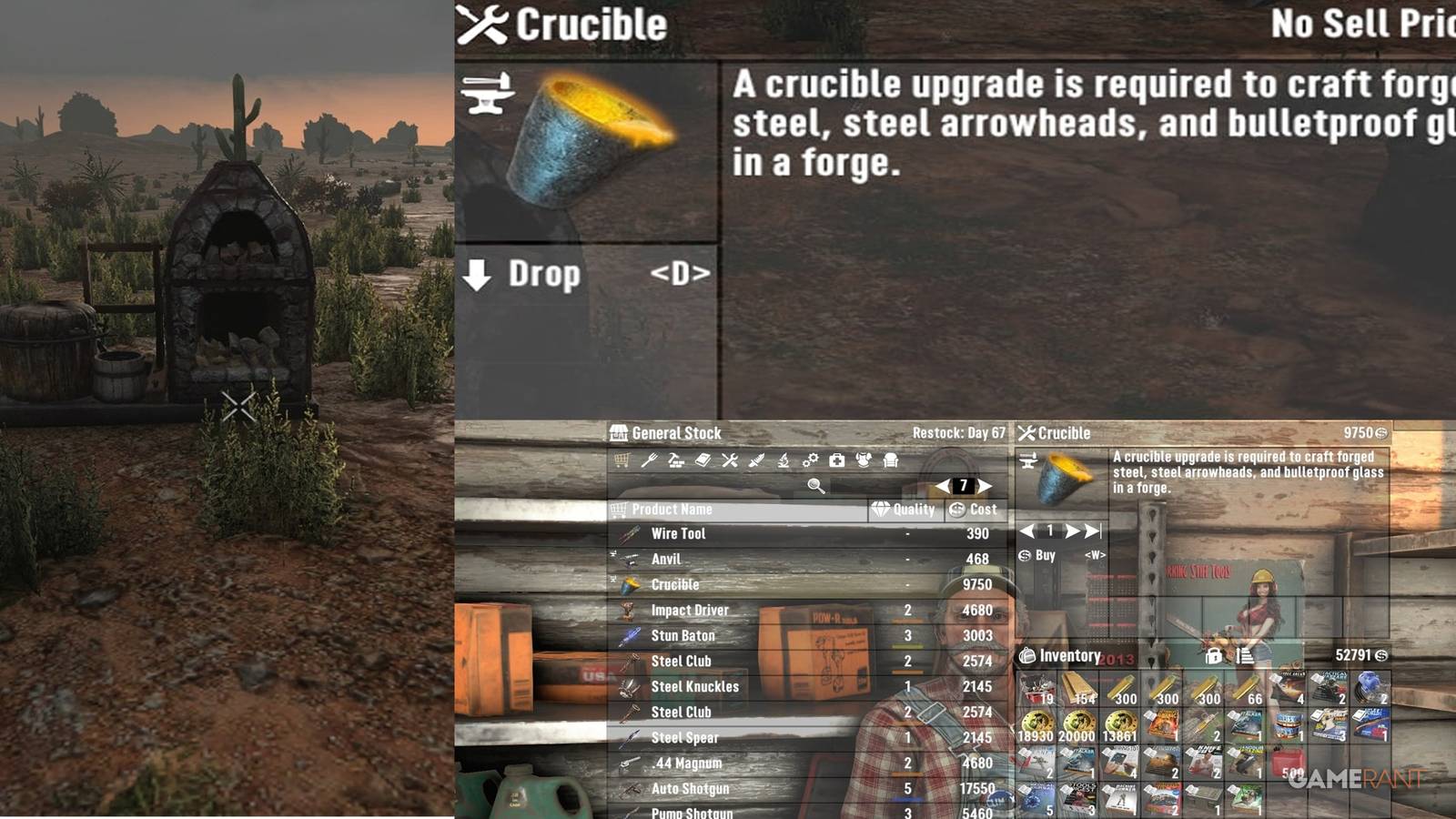Image resolution: width=1456 pixels, height=819 pixels.
Task: Click the tools category filter icon
Action: (730, 460)
